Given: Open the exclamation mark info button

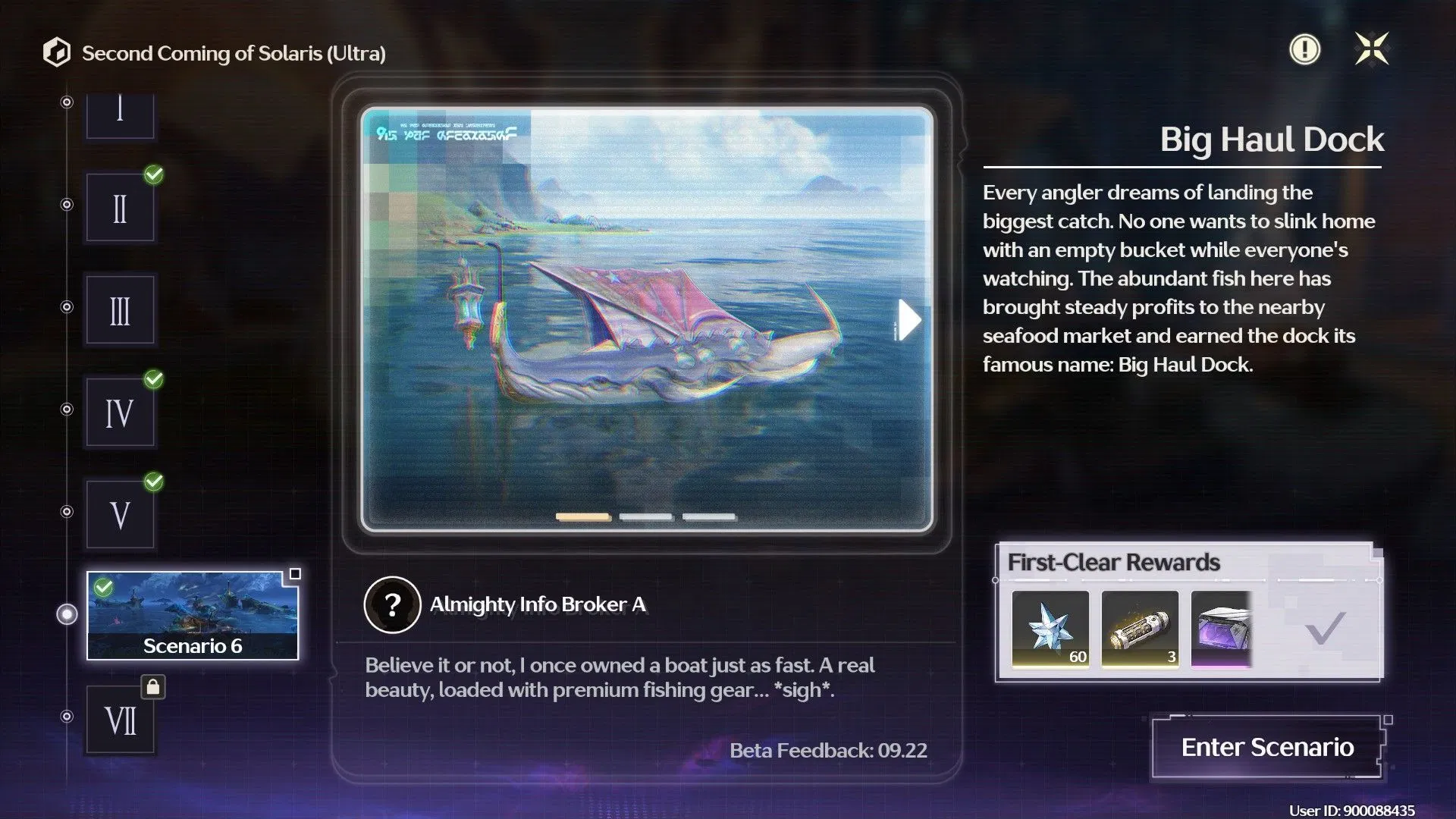Looking at the screenshot, I should tap(1304, 50).
